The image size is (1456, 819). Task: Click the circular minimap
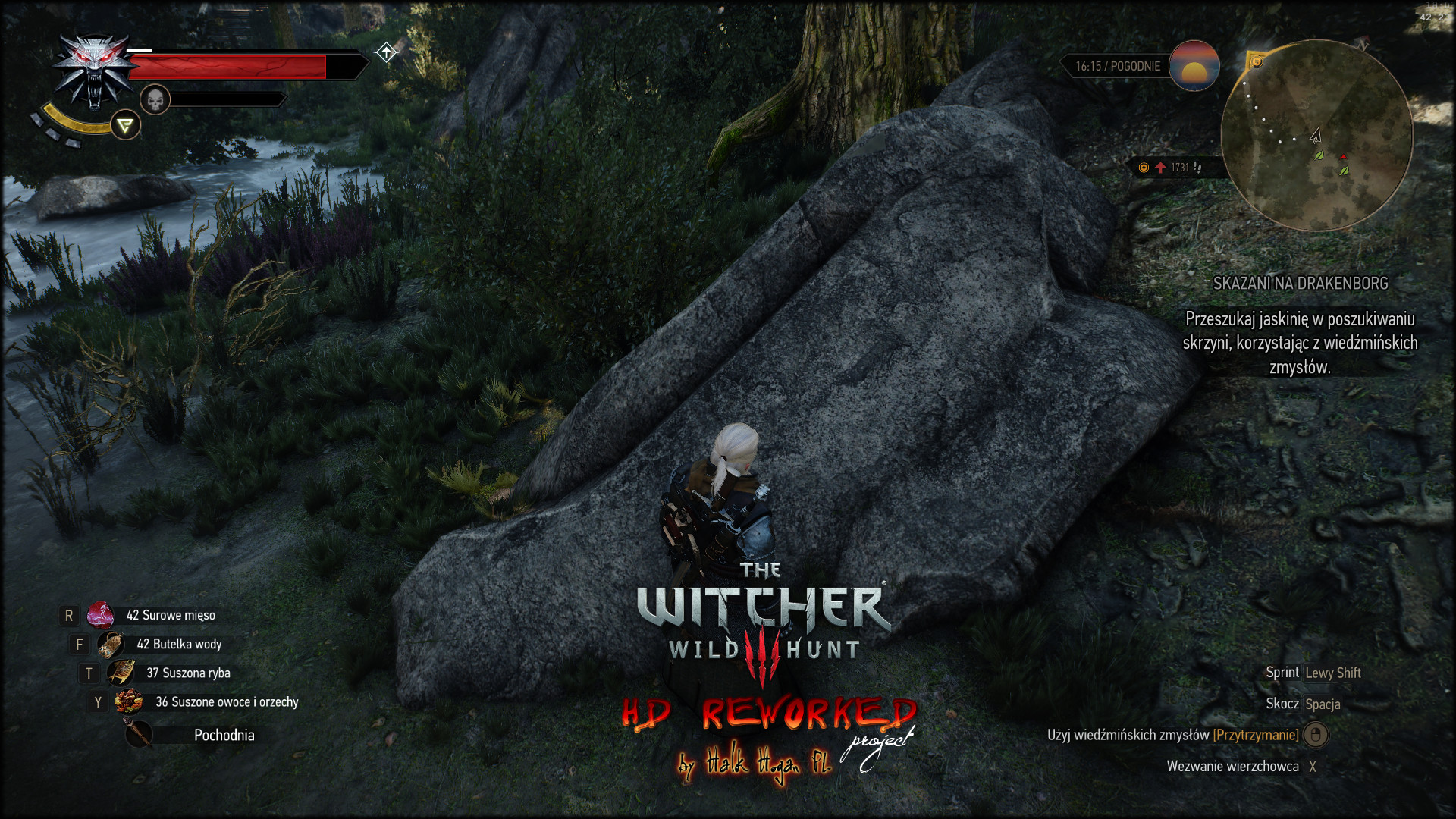point(1316,136)
